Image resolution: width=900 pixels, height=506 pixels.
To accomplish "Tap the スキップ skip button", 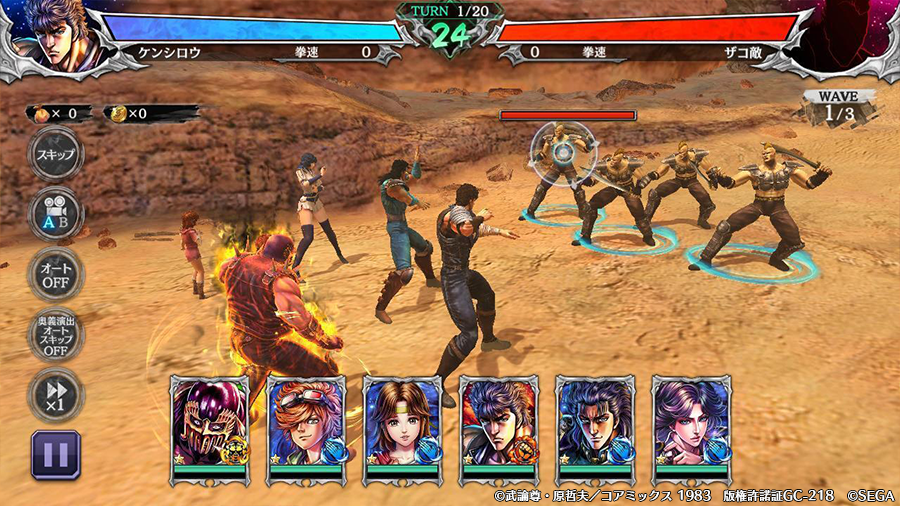I will 55,155.
